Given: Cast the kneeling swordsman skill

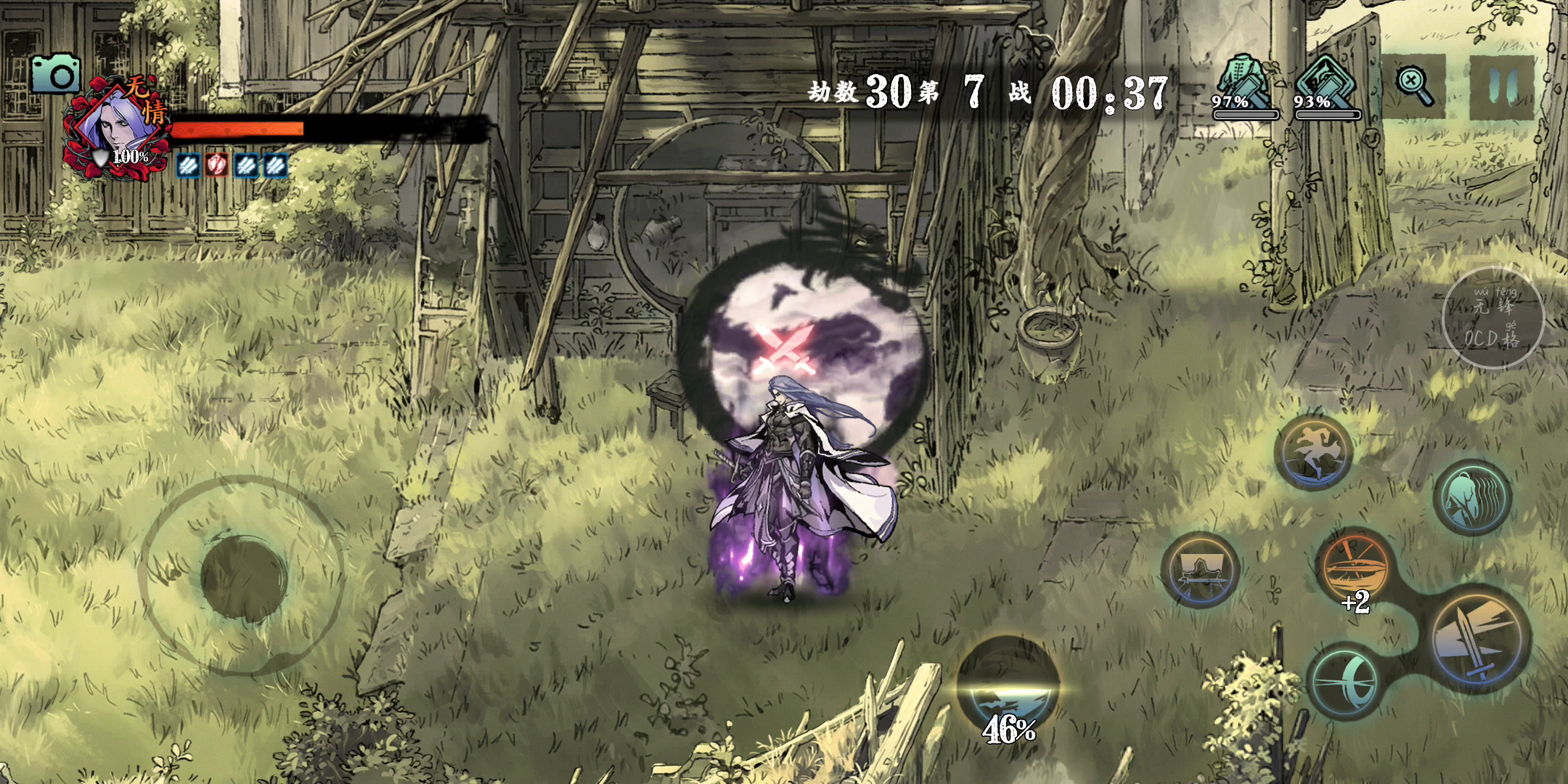Looking at the screenshot, I should [x=1200, y=570].
